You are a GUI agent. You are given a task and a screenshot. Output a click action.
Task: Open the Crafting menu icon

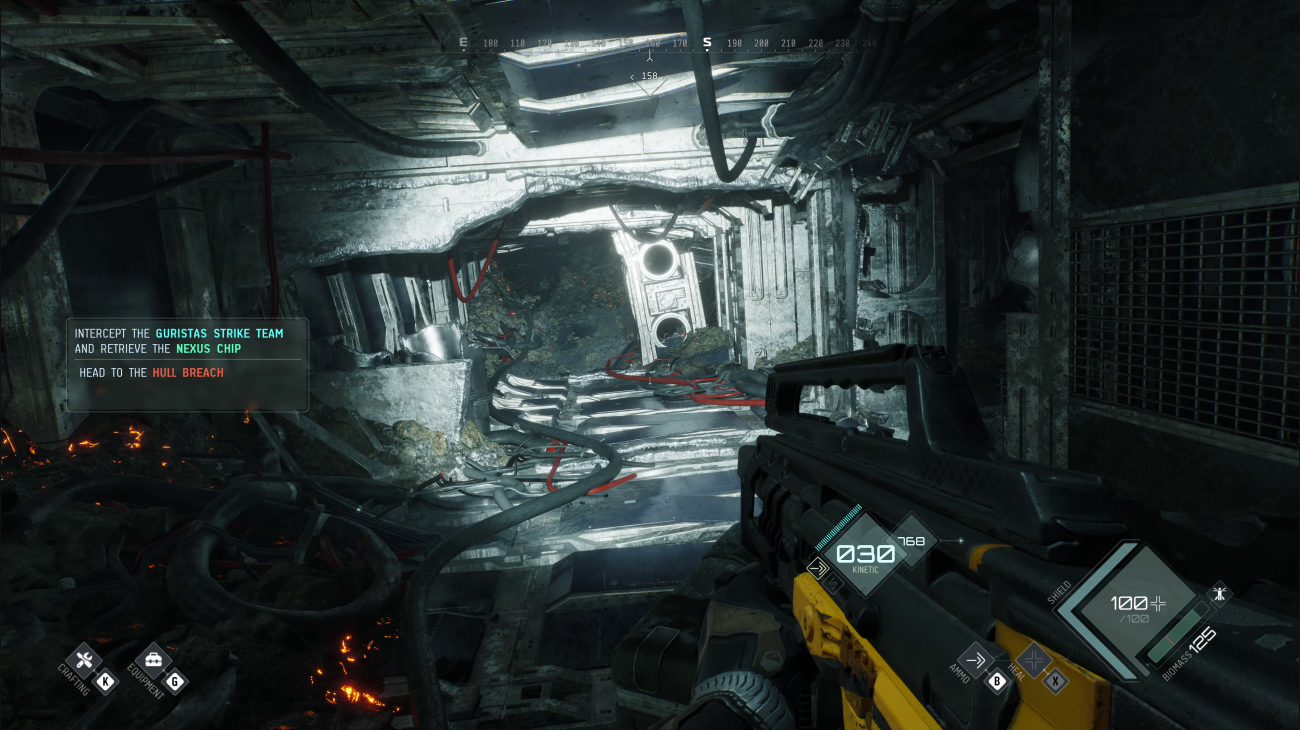point(85,660)
